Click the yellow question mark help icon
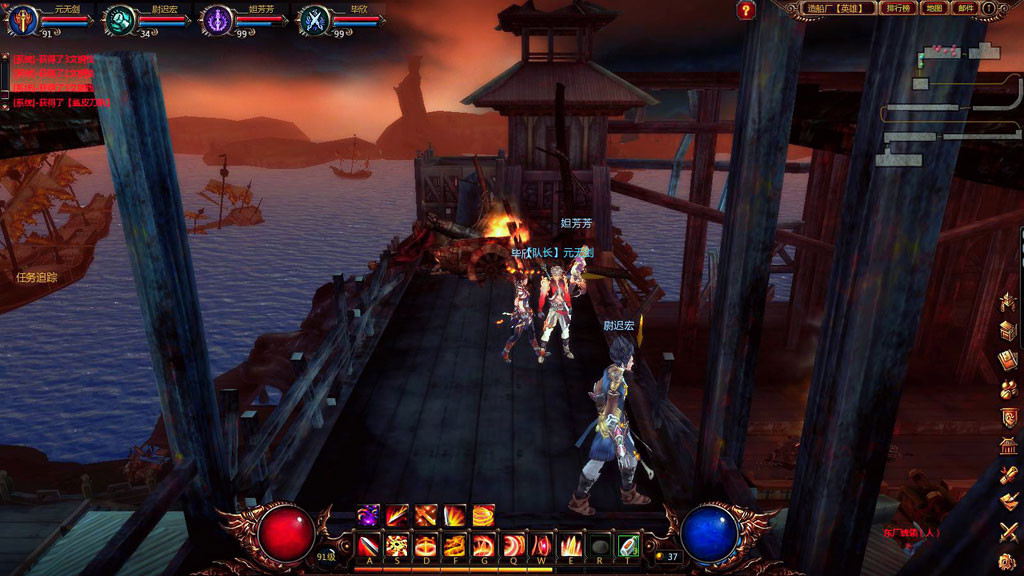 [746, 11]
